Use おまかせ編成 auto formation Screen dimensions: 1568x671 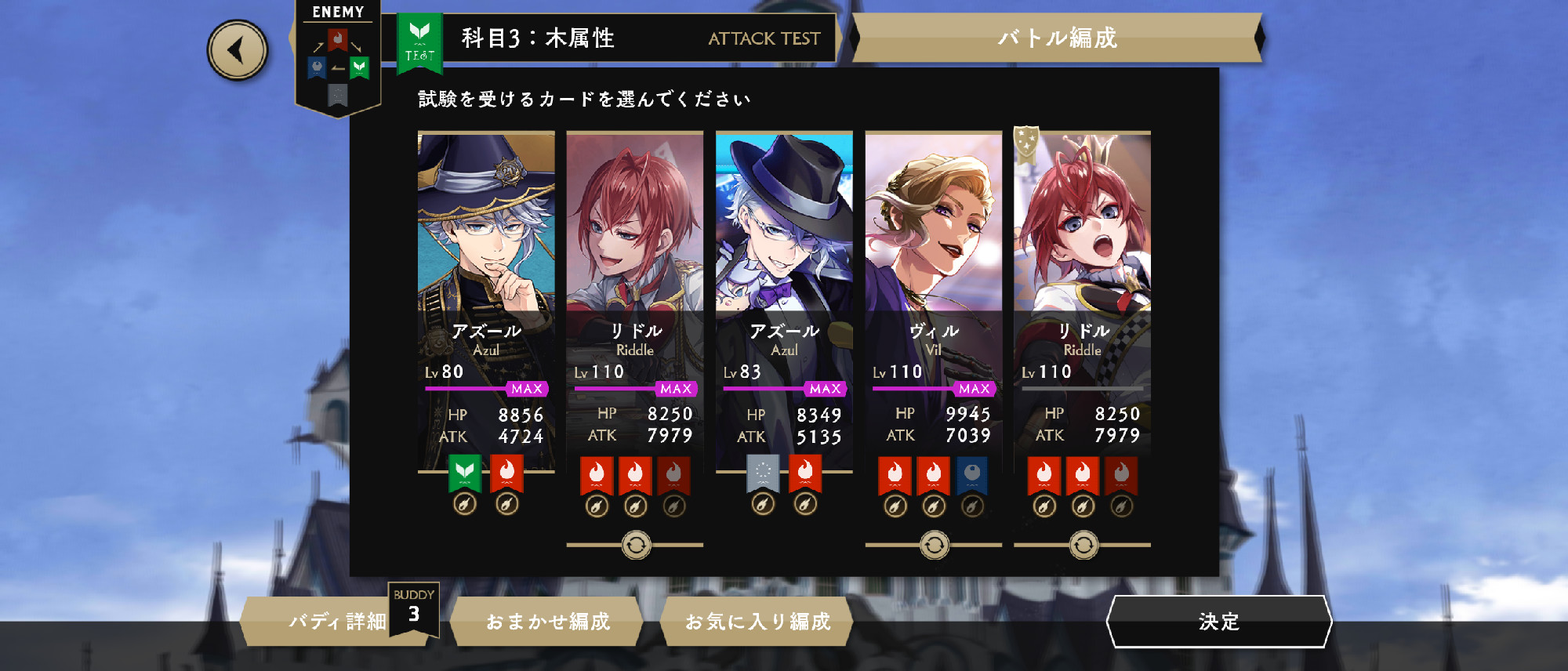tap(547, 622)
